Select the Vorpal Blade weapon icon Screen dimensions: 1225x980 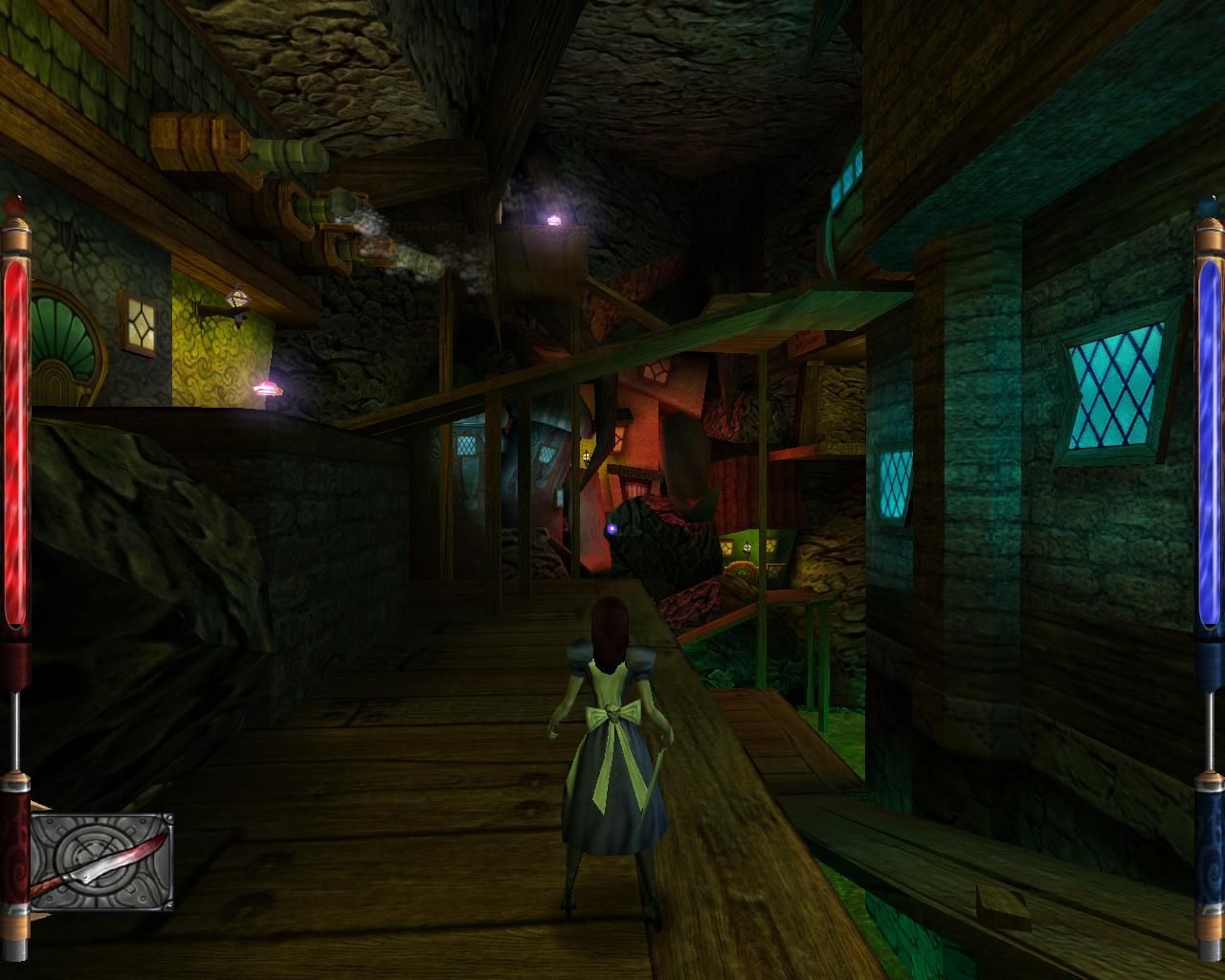(101, 861)
